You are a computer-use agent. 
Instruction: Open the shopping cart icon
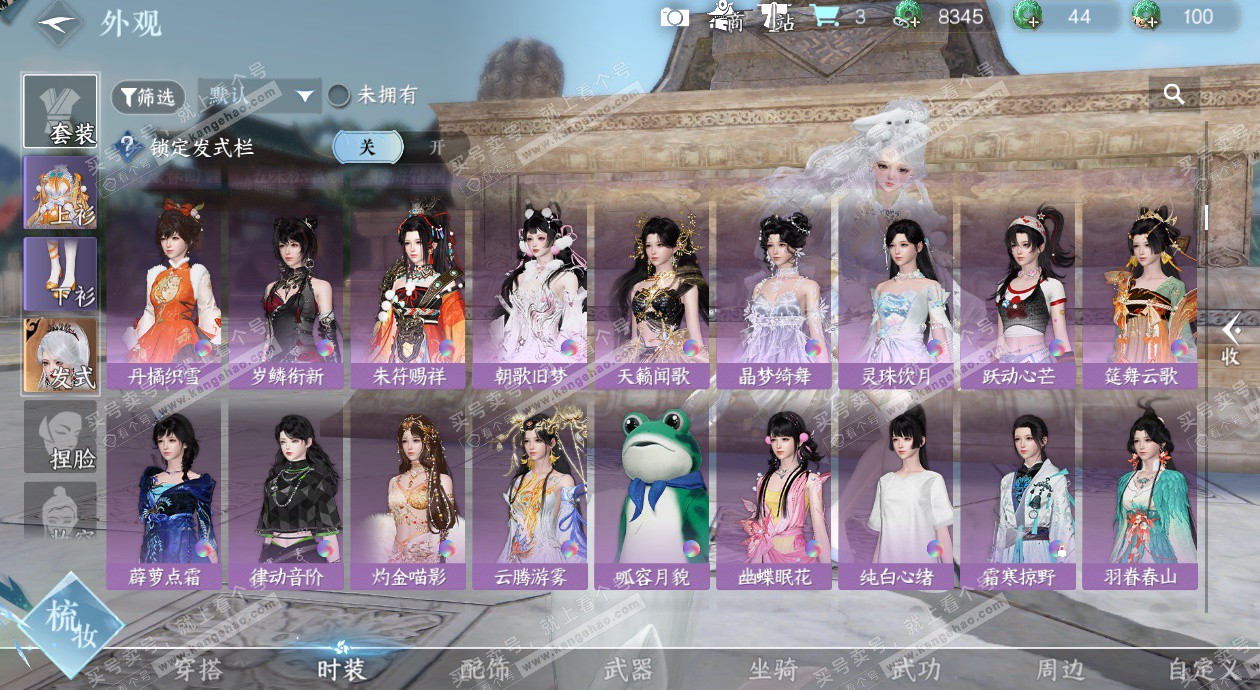pyautogui.click(x=824, y=17)
